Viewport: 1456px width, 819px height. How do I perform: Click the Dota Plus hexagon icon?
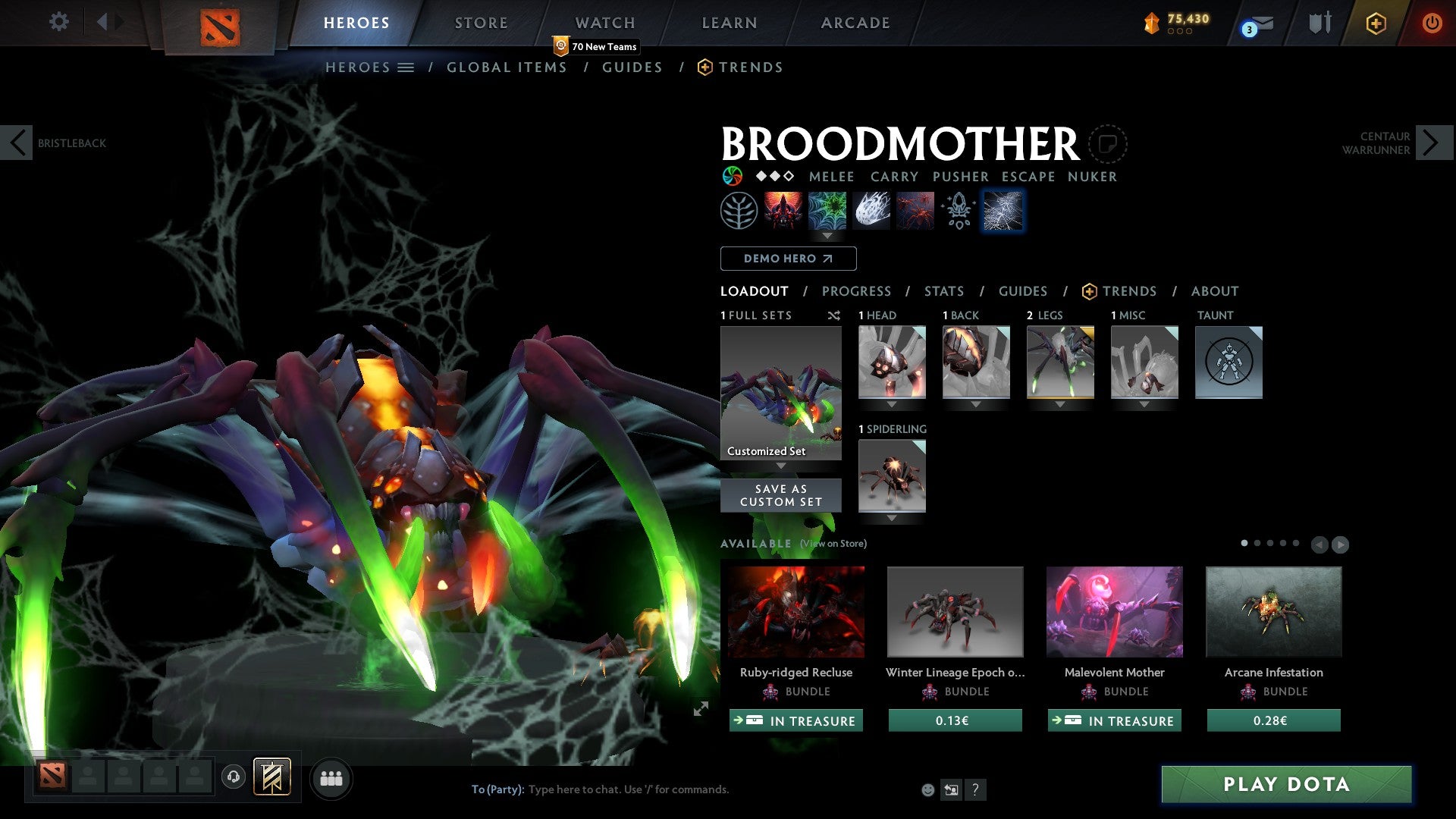click(1375, 23)
